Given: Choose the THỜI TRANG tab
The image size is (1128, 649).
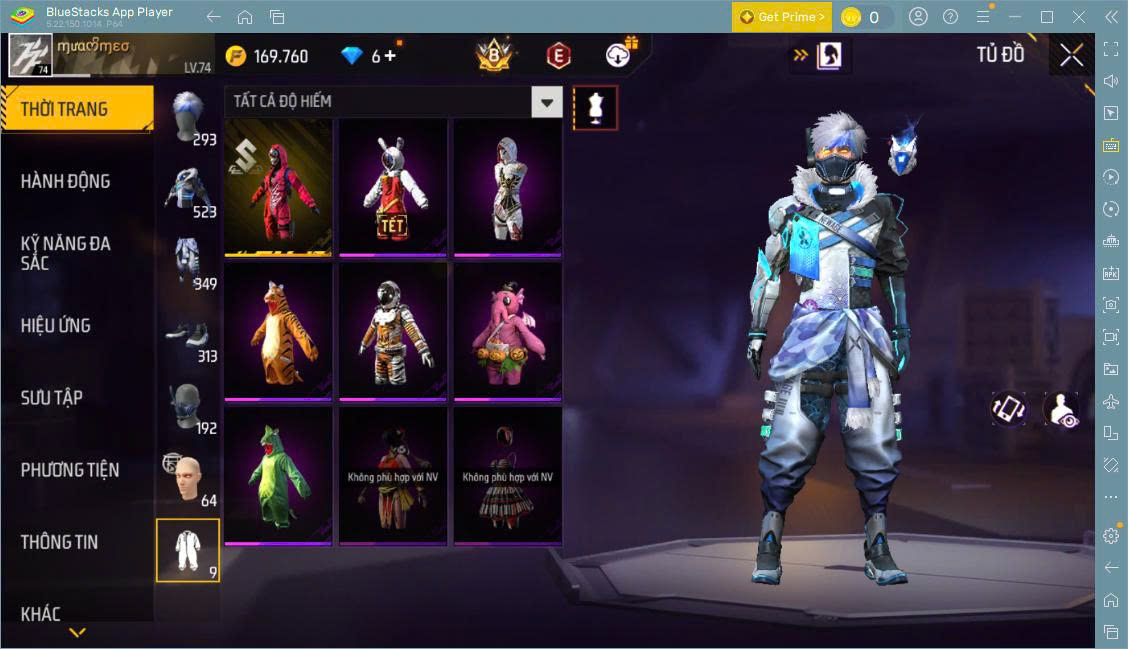Looking at the screenshot, I should coord(64,109).
